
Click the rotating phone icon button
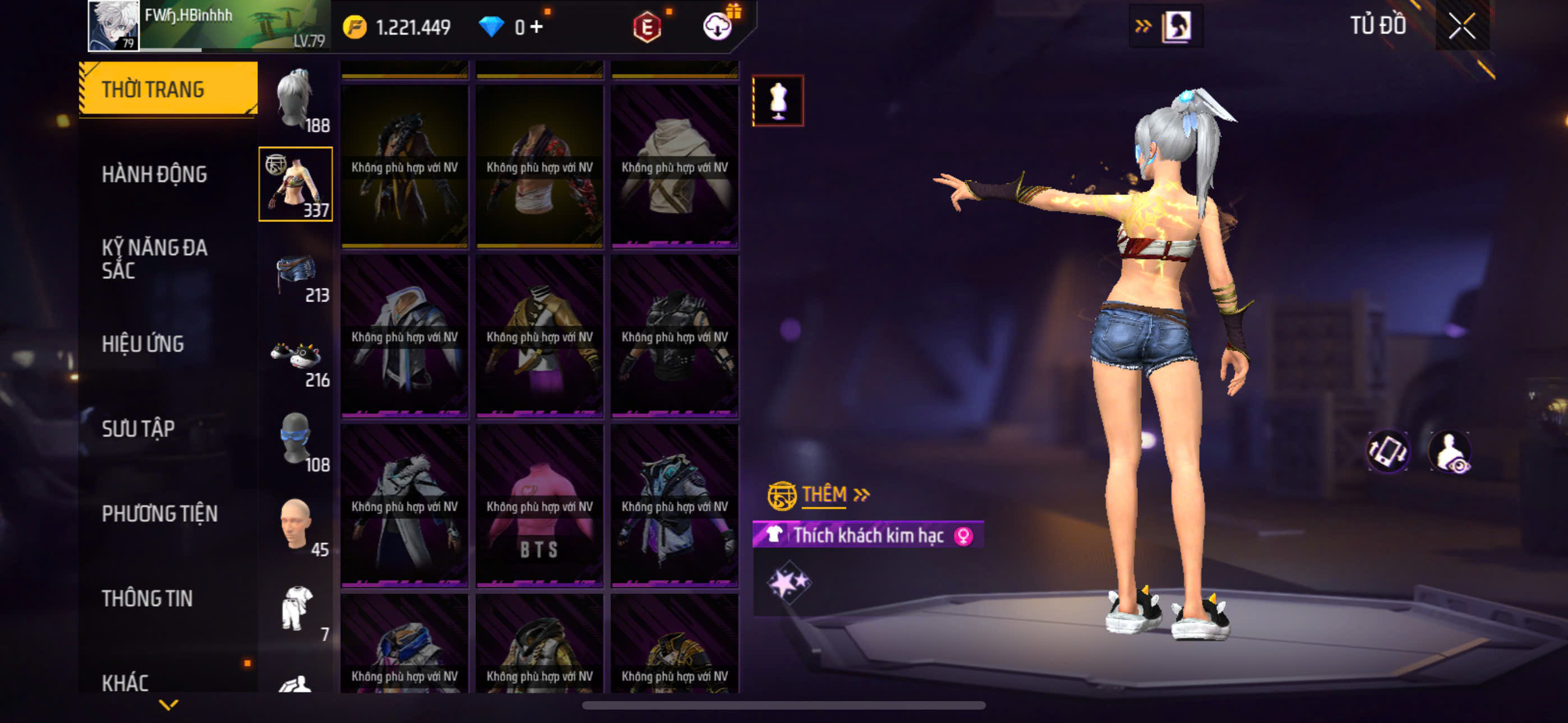tap(1387, 451)
